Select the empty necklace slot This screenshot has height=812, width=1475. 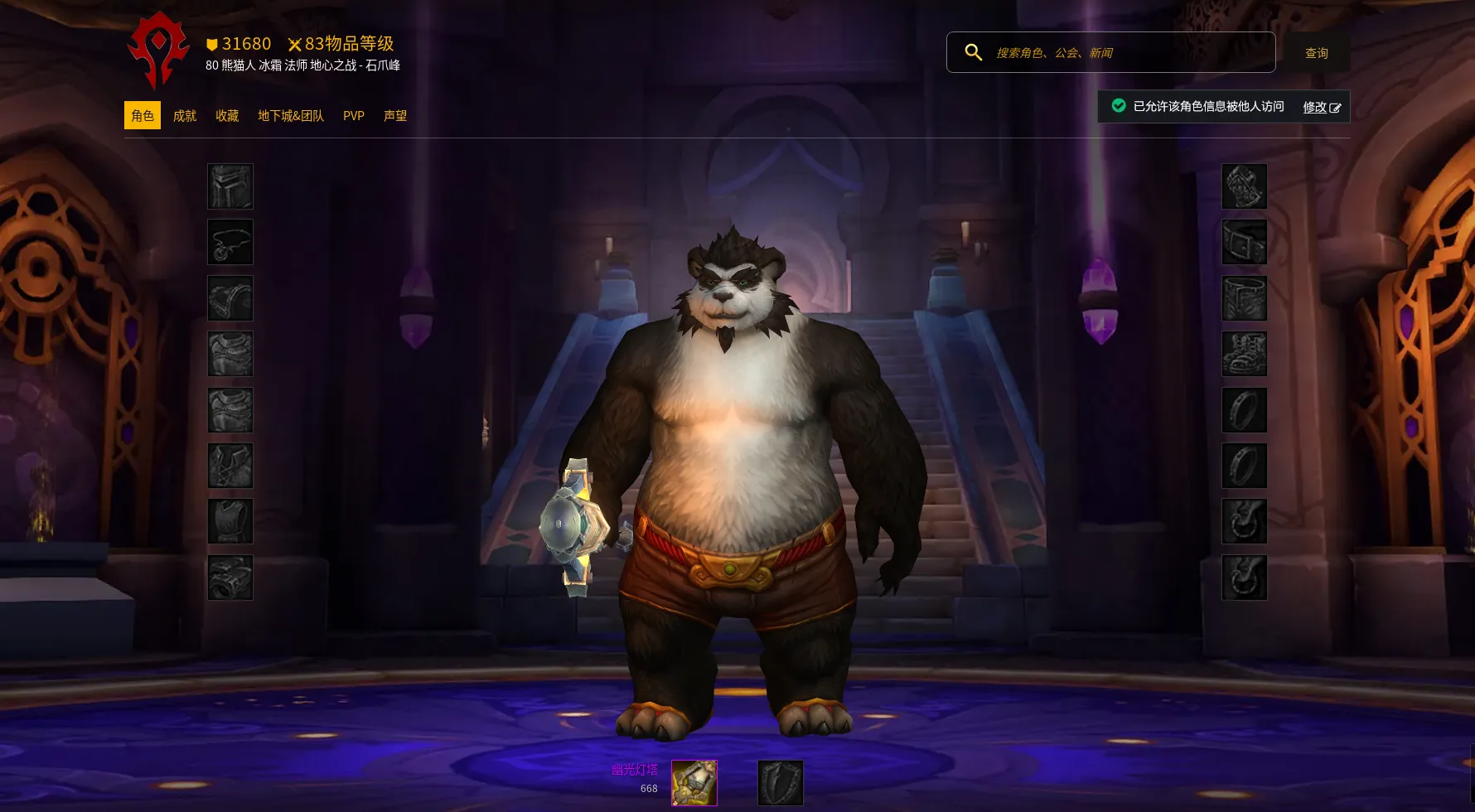(x=230, y=242)
